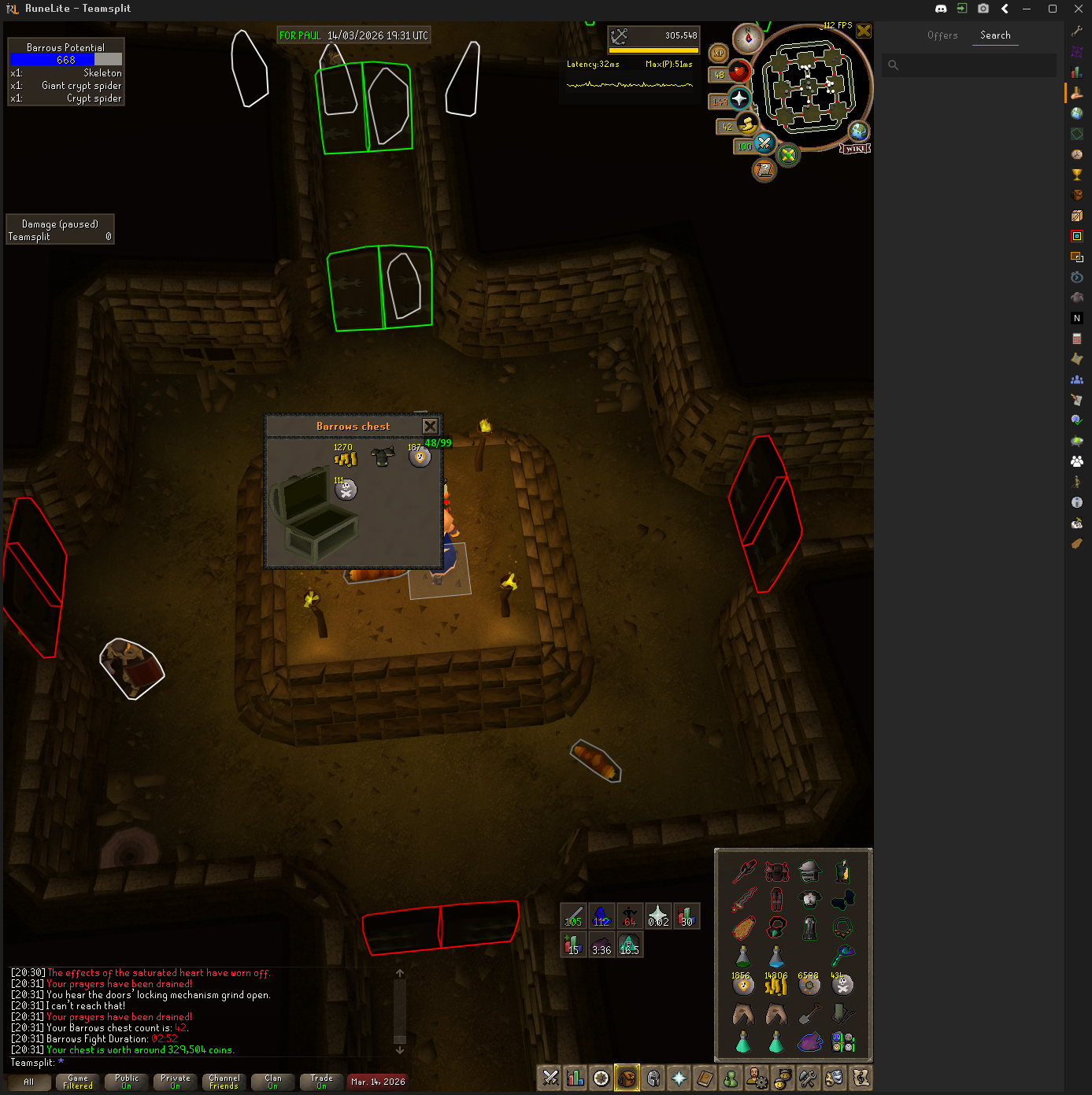This screenshot has width=1092, height=1095.
Task: Open the Prayer tab
Action: pos(679,1078)
